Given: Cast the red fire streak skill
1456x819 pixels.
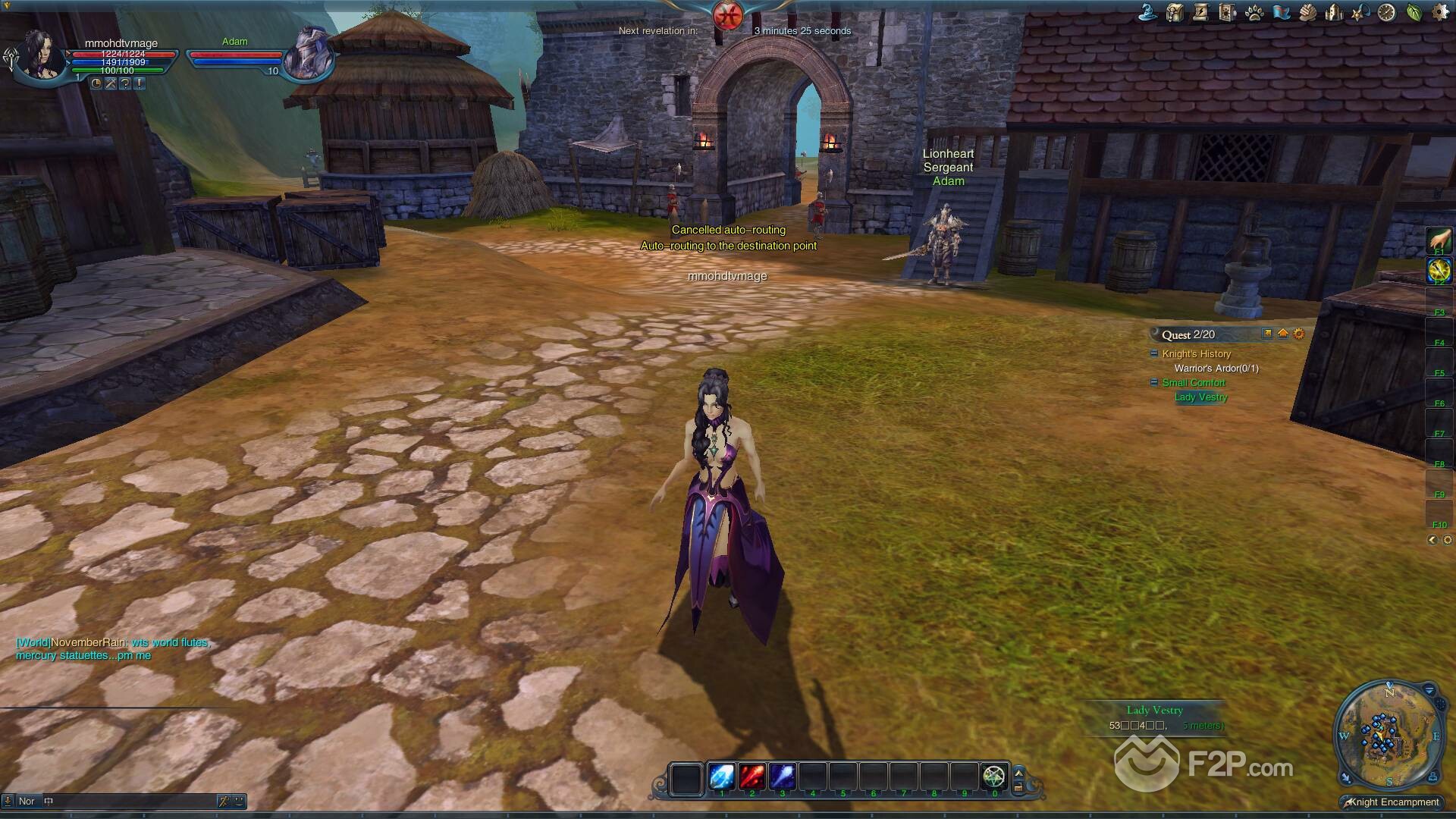Looking at the screenshot, I should coord(752,777).
